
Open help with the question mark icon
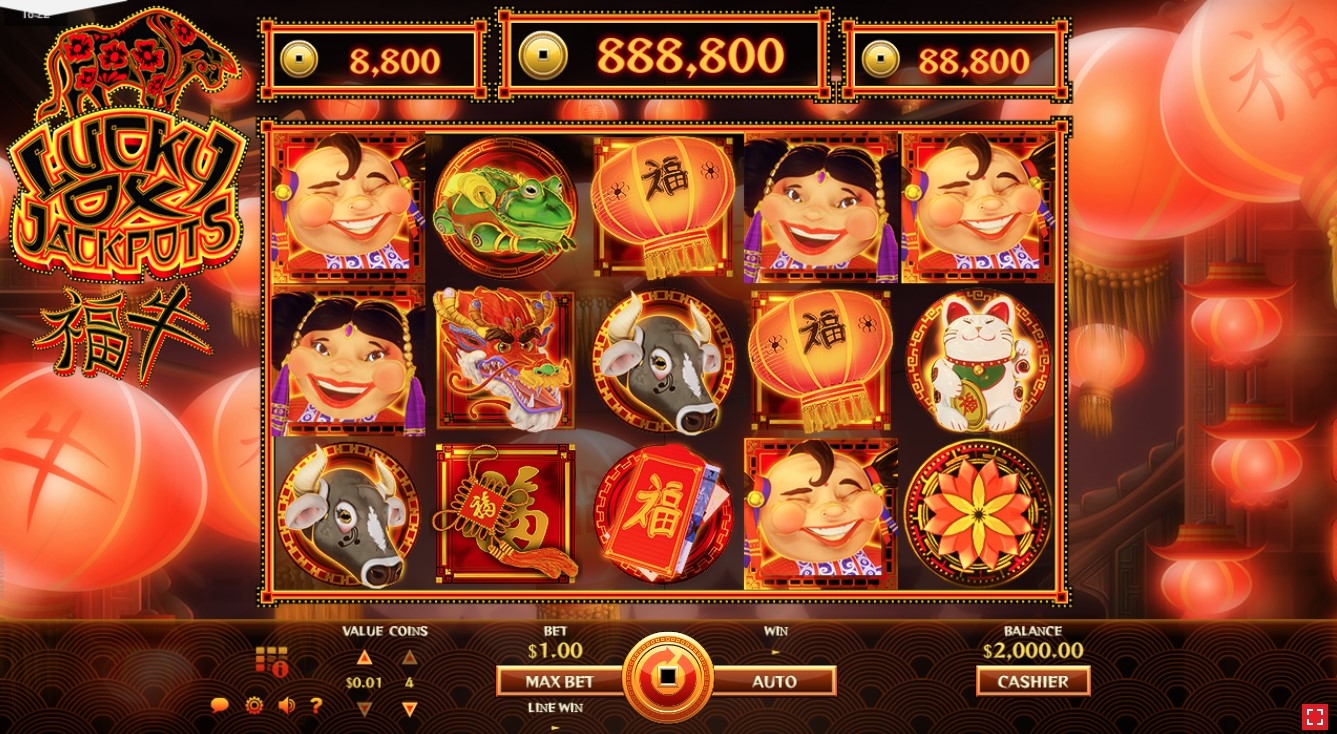click(316, 705)
